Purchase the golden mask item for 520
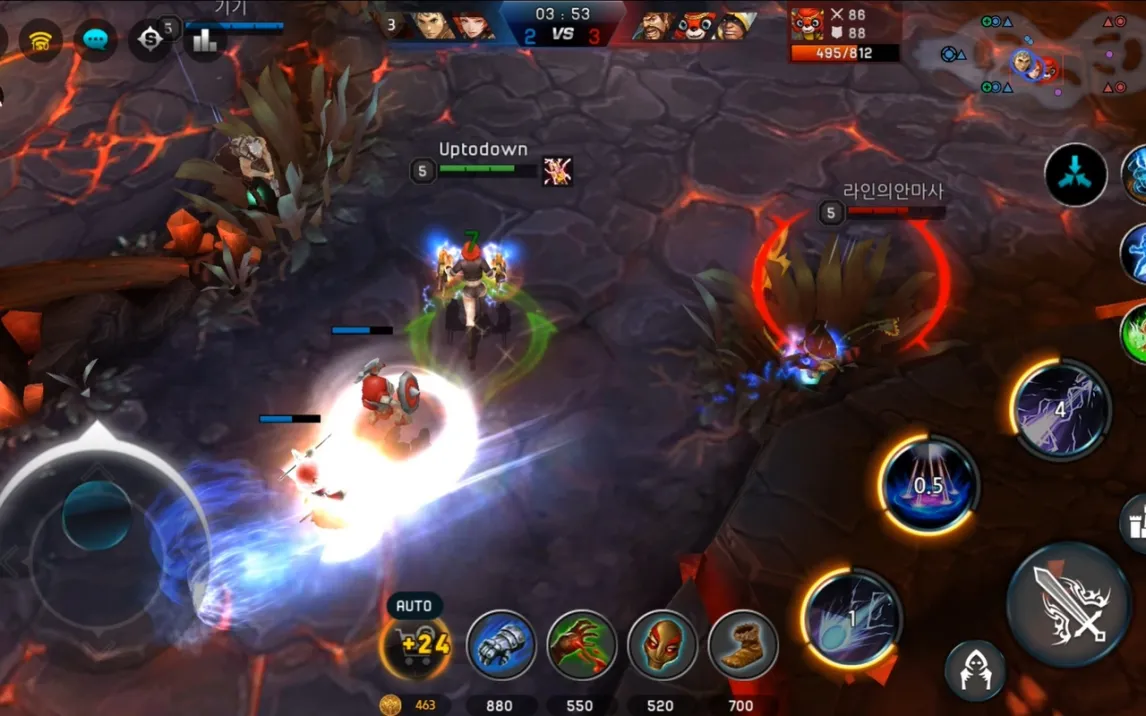 (x=662, y=645)
